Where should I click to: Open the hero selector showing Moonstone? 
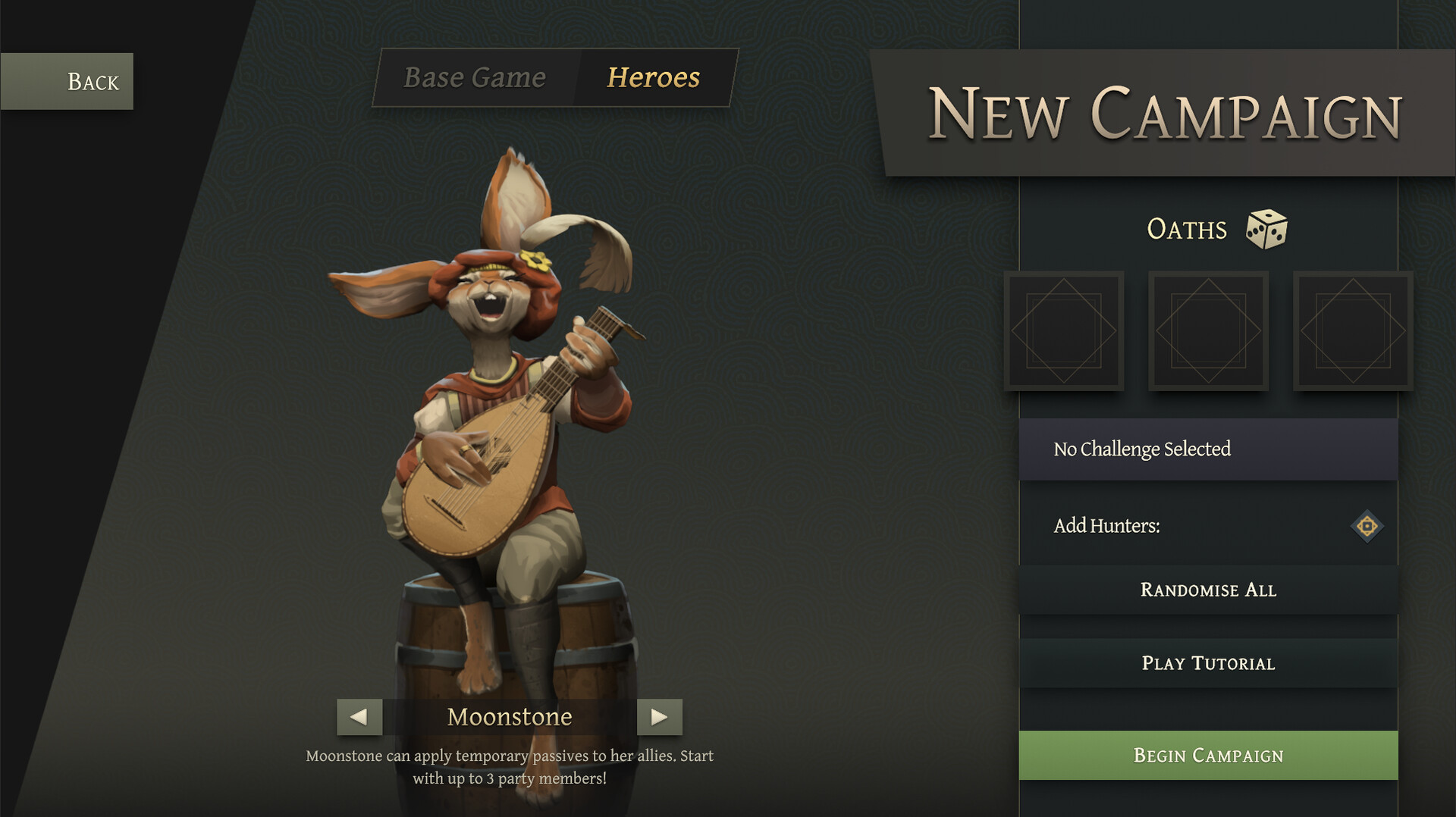click(x=510, y=716)
